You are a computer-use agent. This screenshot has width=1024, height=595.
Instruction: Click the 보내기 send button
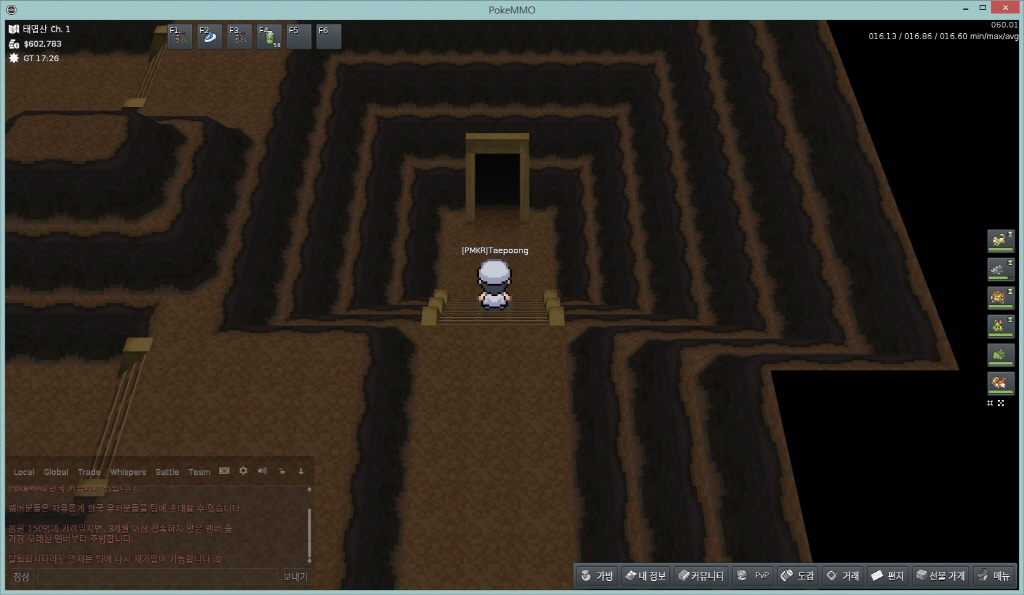point(295,577)
